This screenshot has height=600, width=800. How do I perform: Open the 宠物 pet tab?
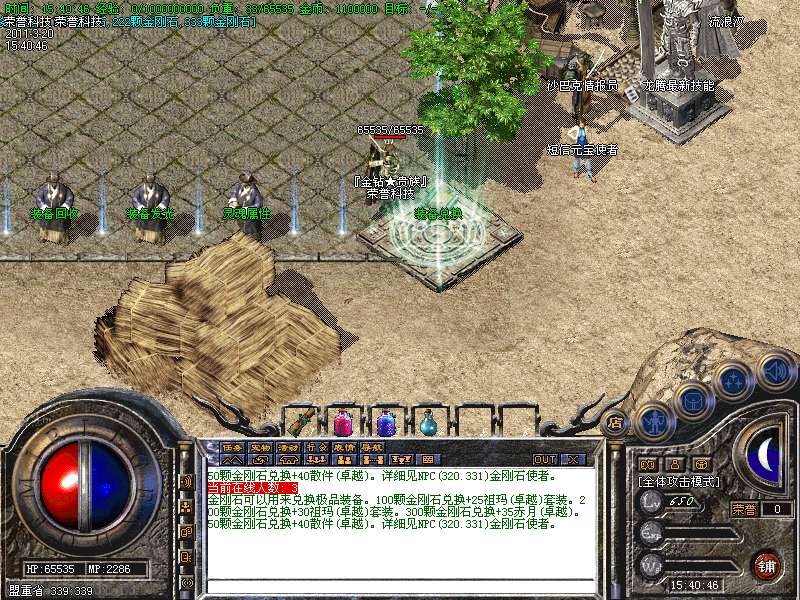click(x=260, y=446)
